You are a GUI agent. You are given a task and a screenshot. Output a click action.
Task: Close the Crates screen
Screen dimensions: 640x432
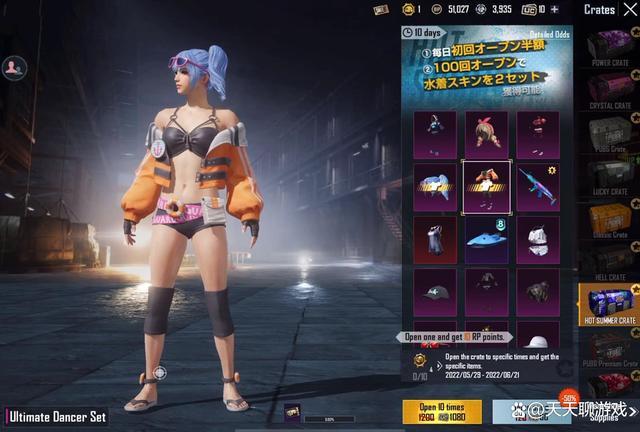pyautogui.click(x=629, y=9)
